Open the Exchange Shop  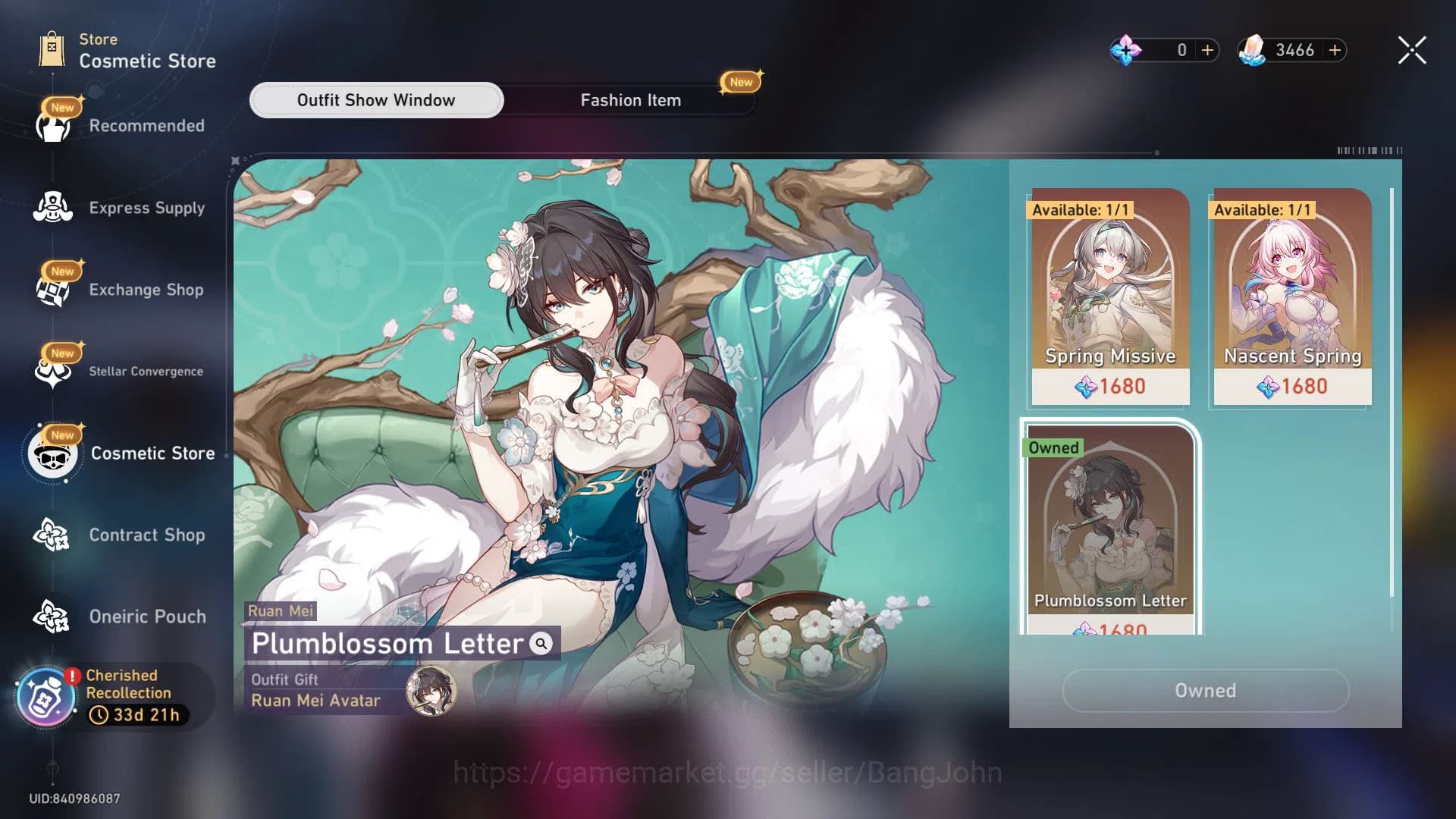[52, 288]
